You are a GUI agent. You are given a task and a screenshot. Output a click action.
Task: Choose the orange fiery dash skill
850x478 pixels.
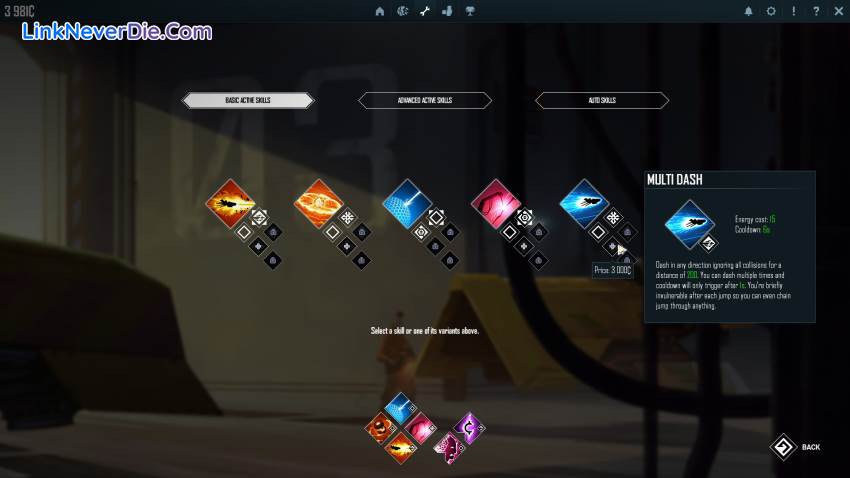click(229, 203)
